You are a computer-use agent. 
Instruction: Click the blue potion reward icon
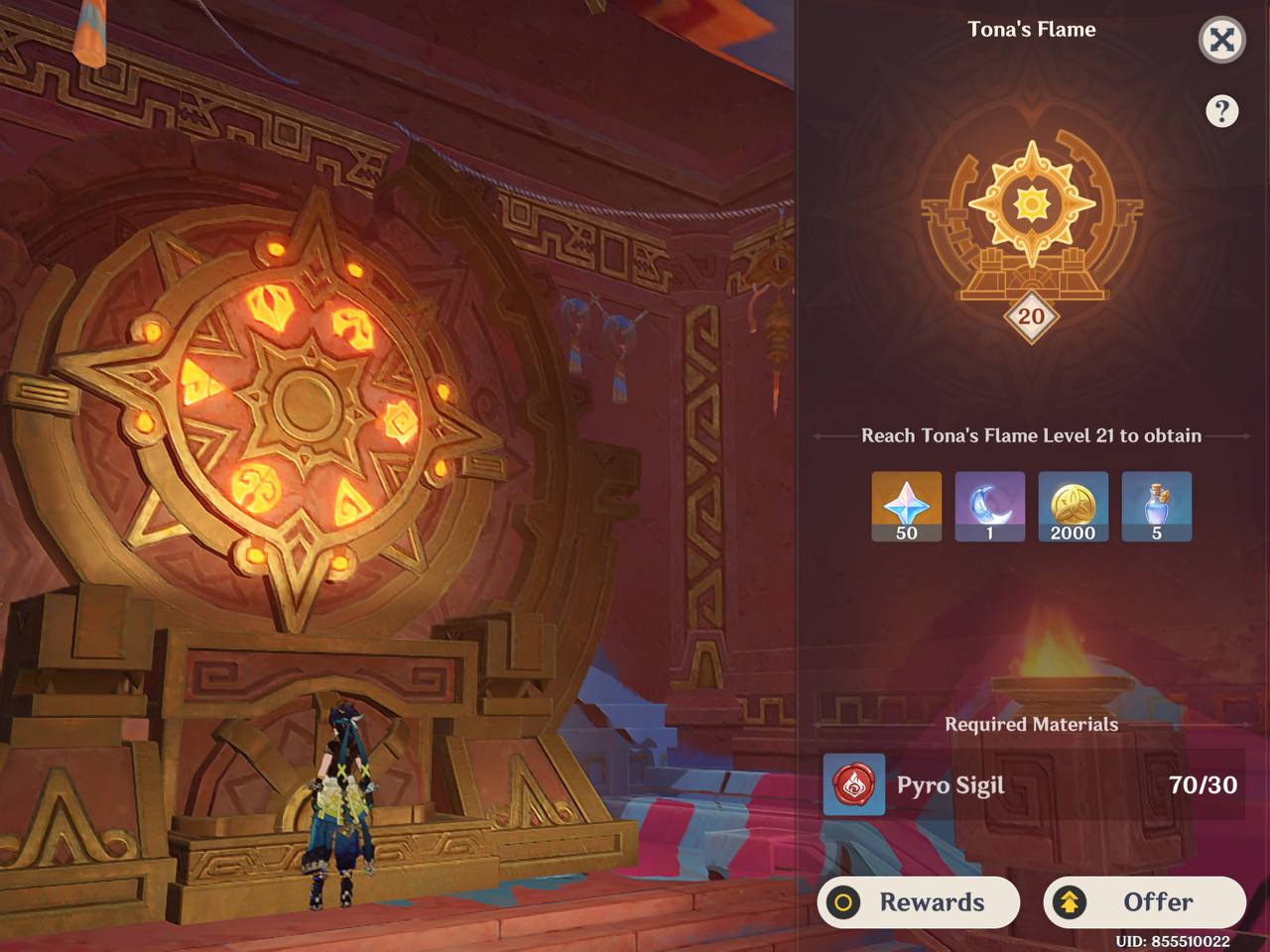(x=1156, y=504)
